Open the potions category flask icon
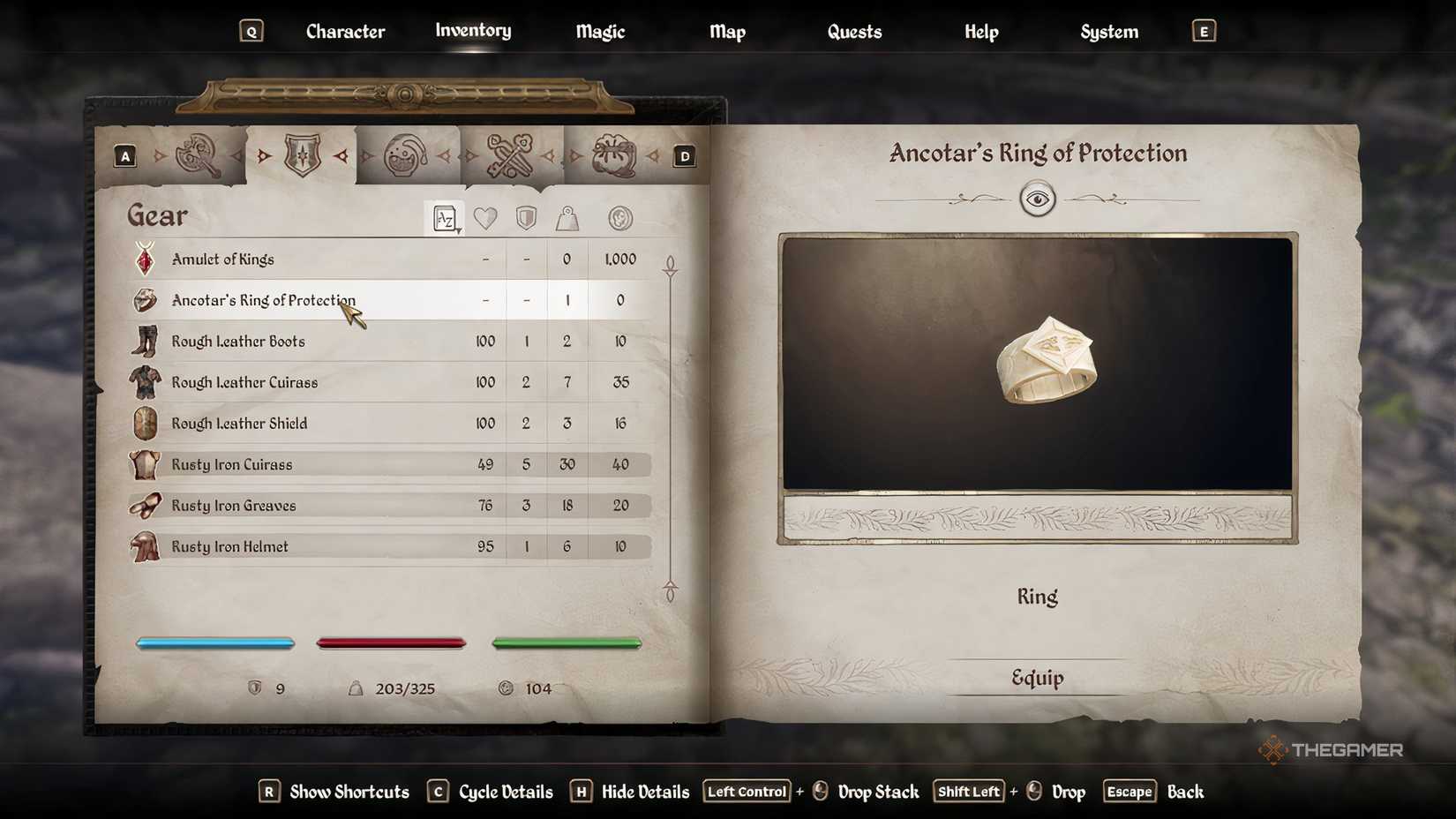This screenshot has height=819, width=1456. (x=408, y=154)
